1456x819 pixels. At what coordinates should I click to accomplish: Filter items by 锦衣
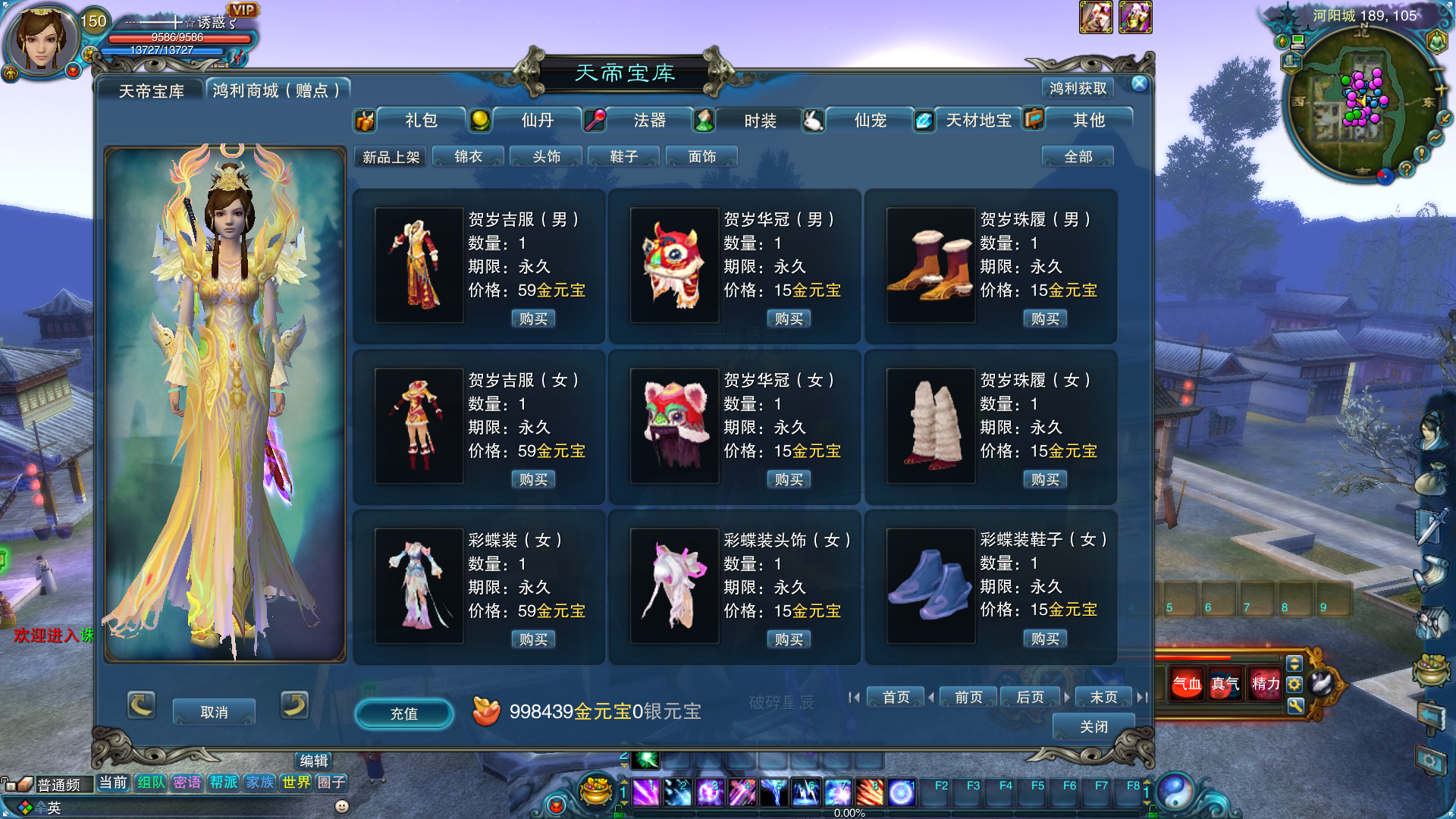468,157
